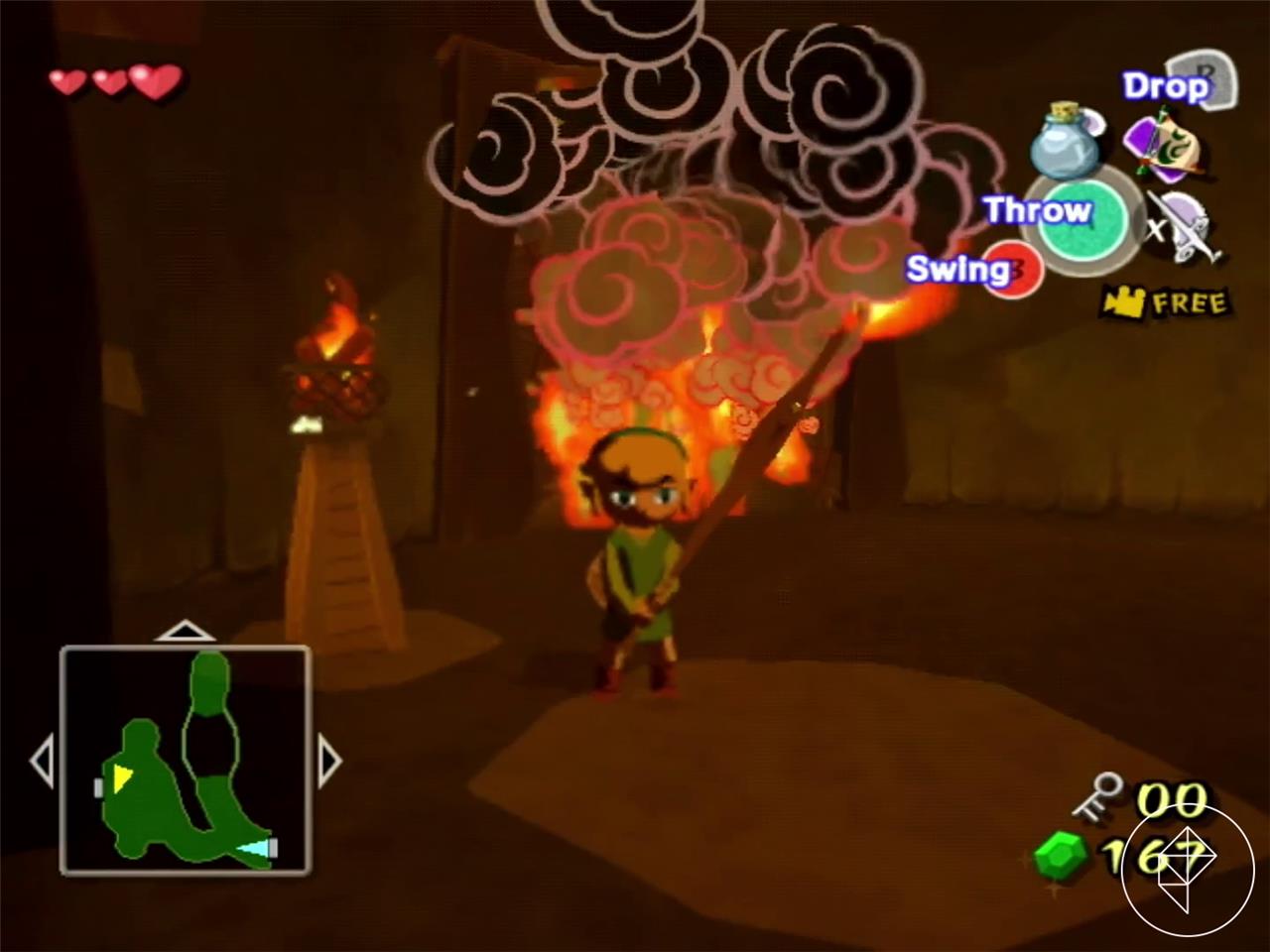Expand the minimap with the up arrow
The width and height of the screenshot is (1270, 952).
[x=186, y=631]
